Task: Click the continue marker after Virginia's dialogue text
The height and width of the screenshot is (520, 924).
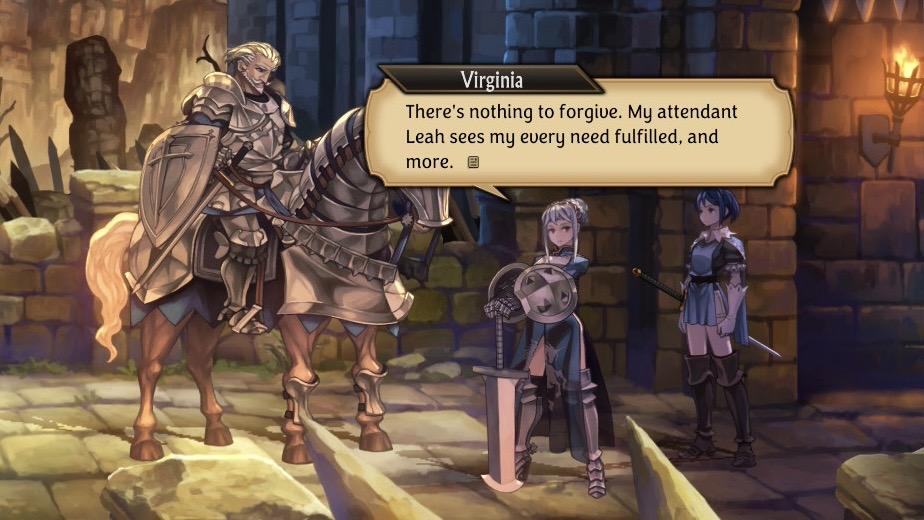Action: (474, 161)
